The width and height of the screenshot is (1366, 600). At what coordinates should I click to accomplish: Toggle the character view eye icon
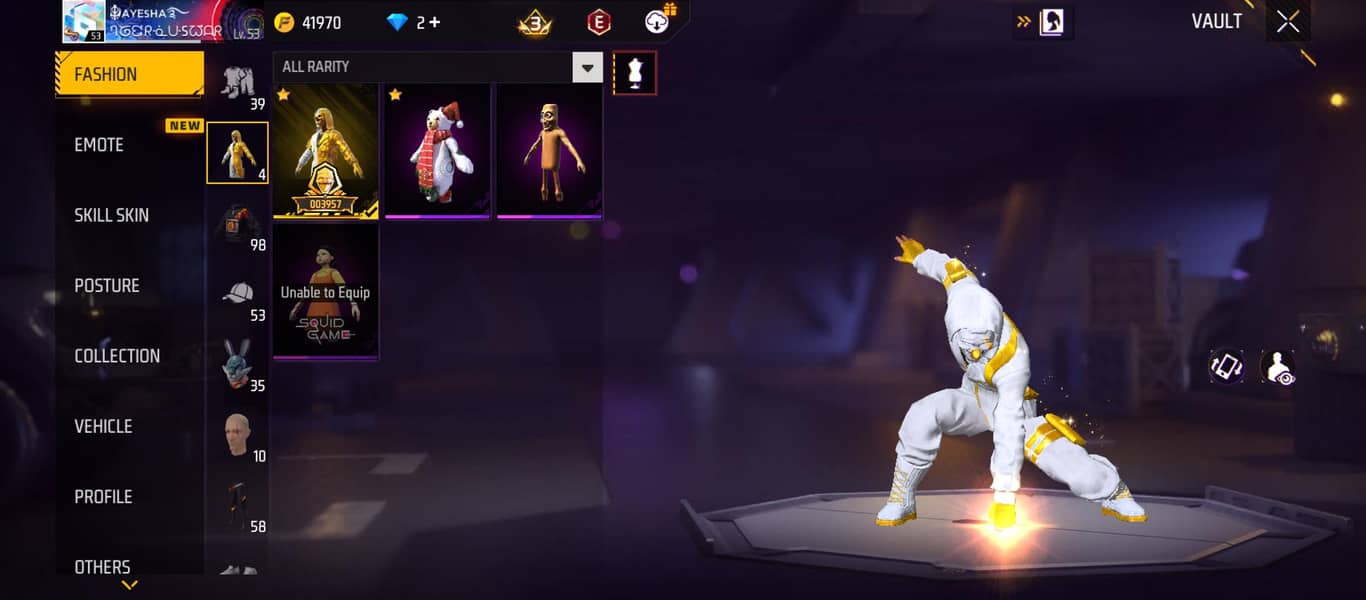[1277, 367]
